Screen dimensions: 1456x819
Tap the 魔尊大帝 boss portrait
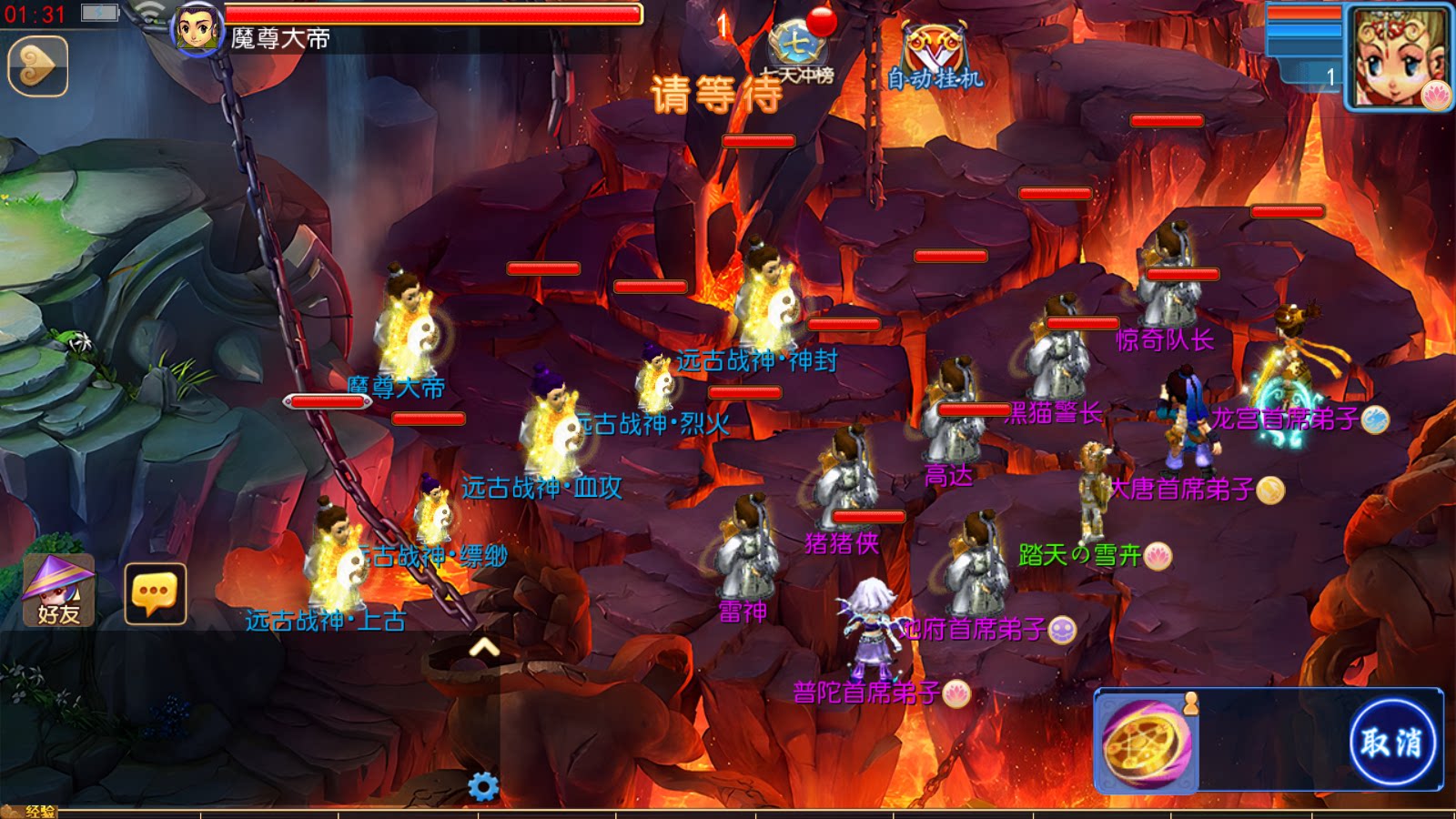coord(197,29)
